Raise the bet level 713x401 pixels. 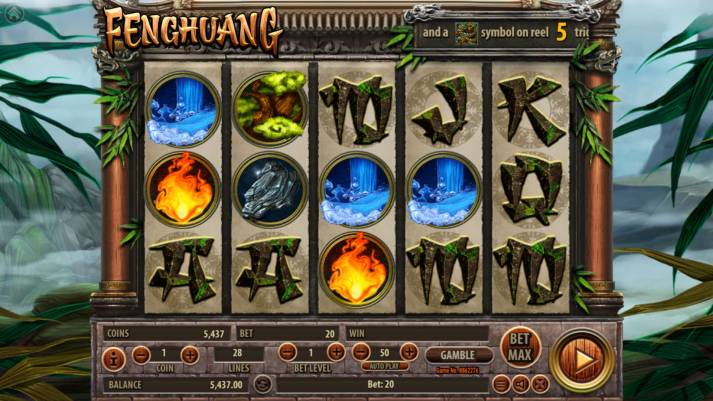335,352
